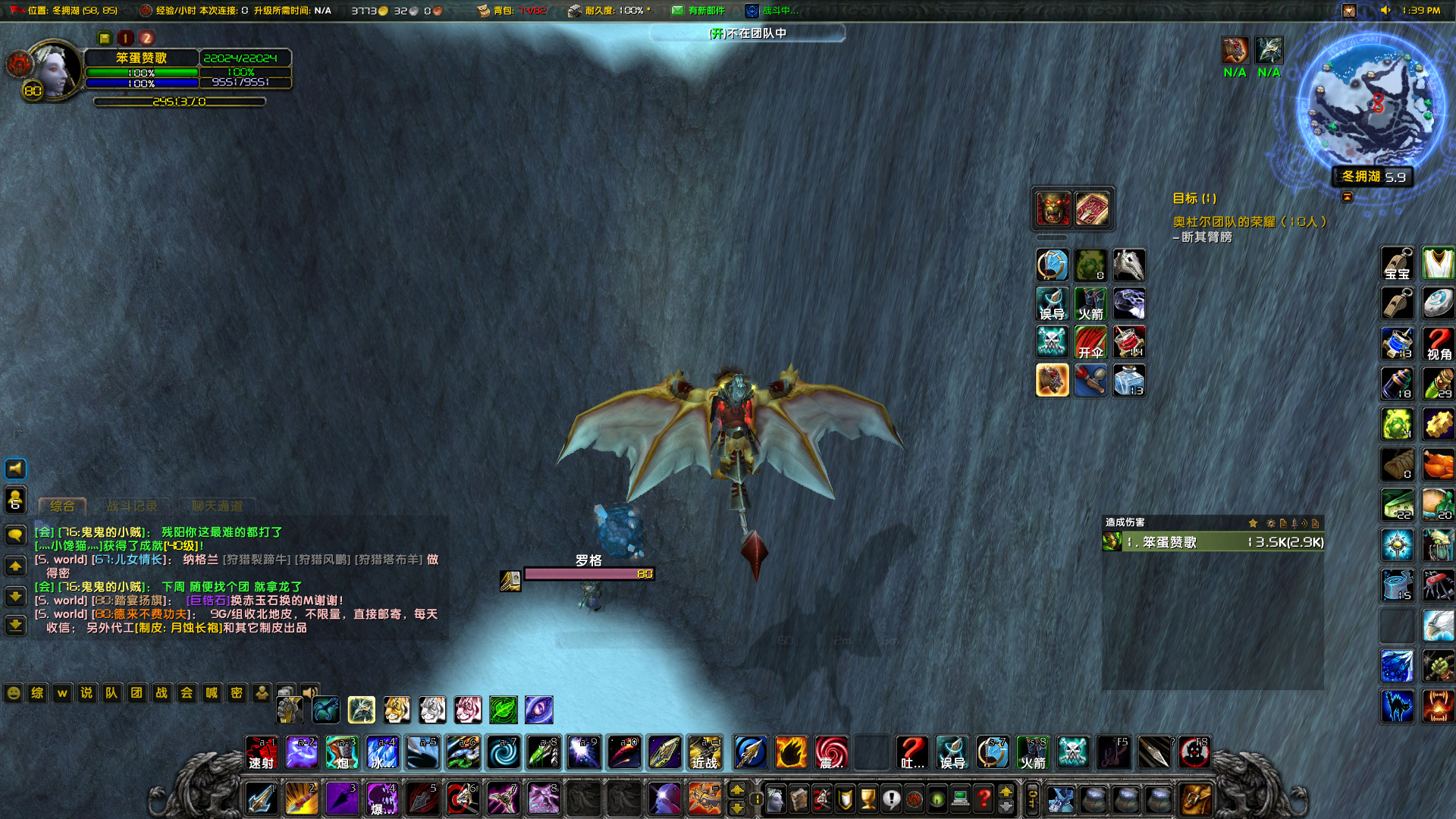The width and height of the screenshot is (1456, 819).
Task: Switch to the 战斗记录 chat tab
Action: pyautogui.click(x=135, y=506)
